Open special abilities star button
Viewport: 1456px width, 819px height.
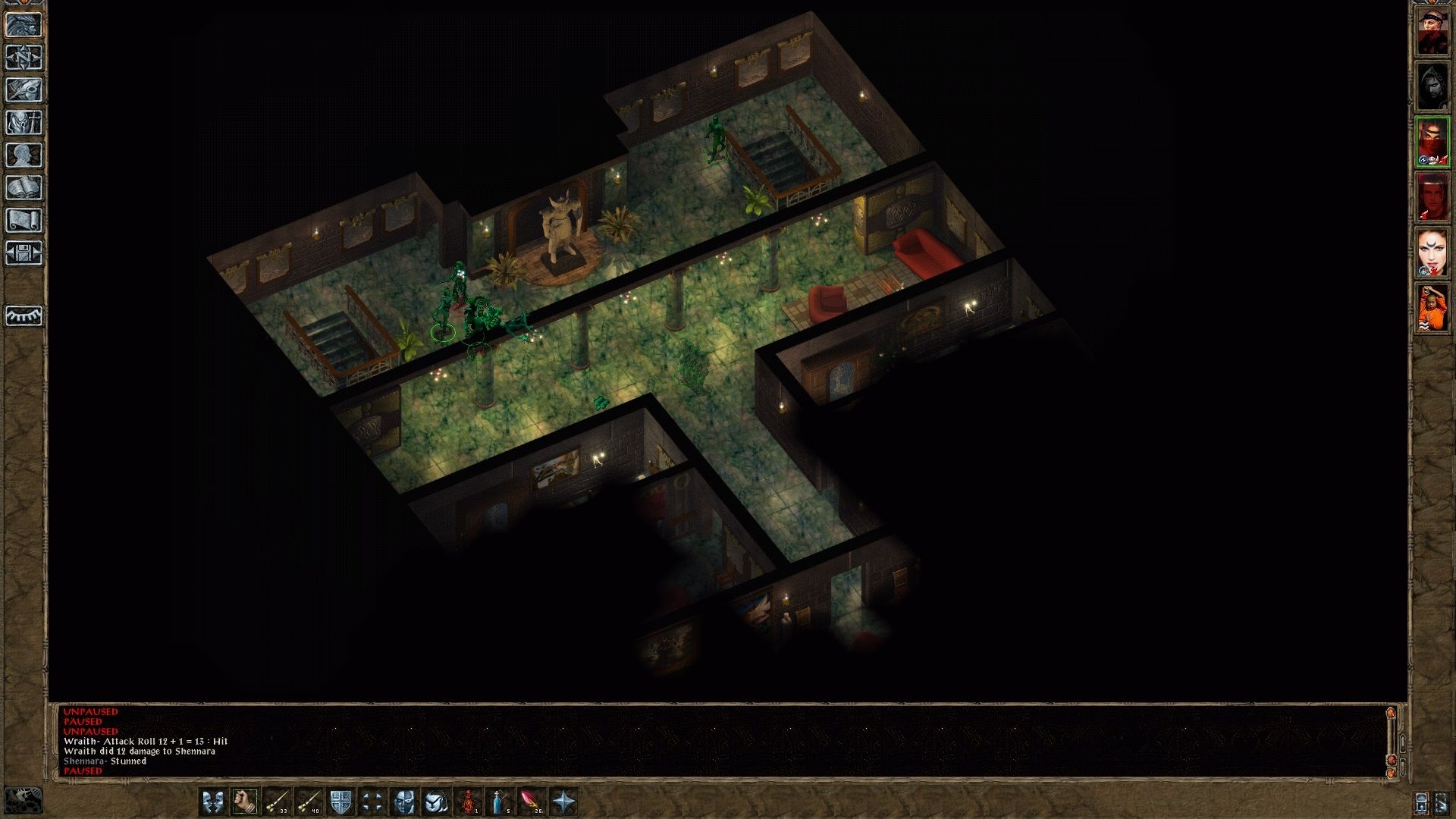pos(564,802)
